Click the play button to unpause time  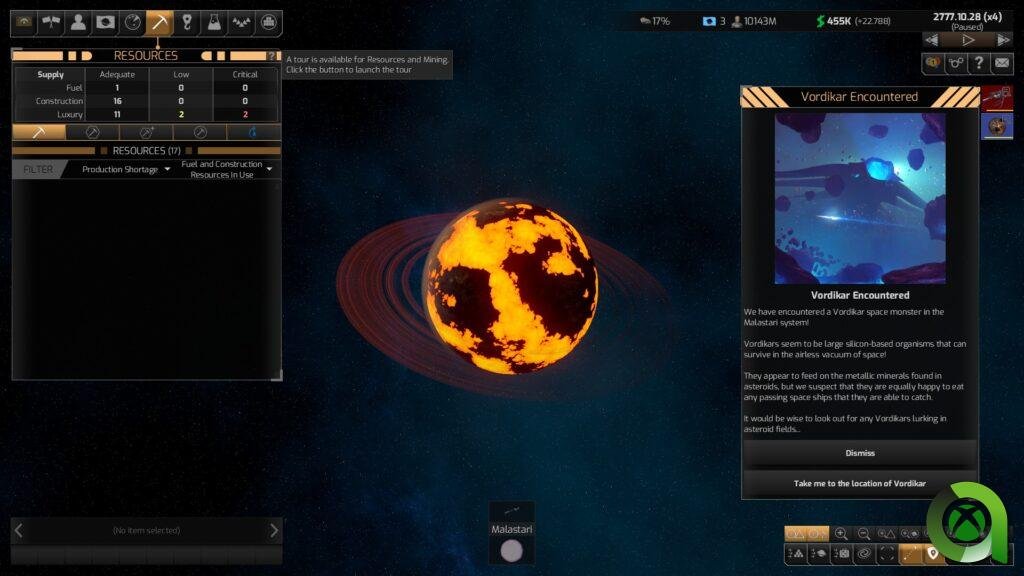tap(968, 40)
